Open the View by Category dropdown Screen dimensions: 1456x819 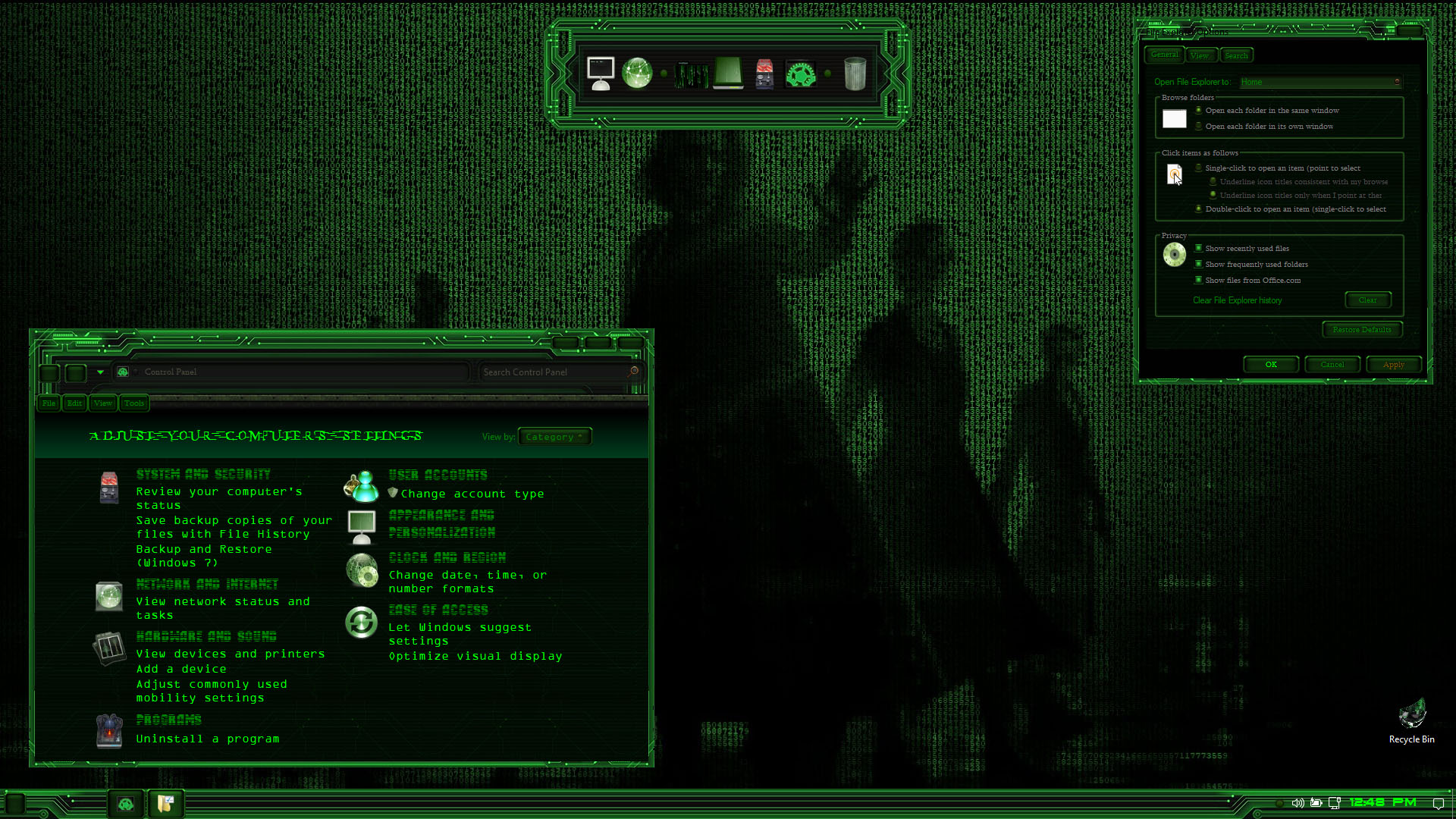(x=554, y=437)
